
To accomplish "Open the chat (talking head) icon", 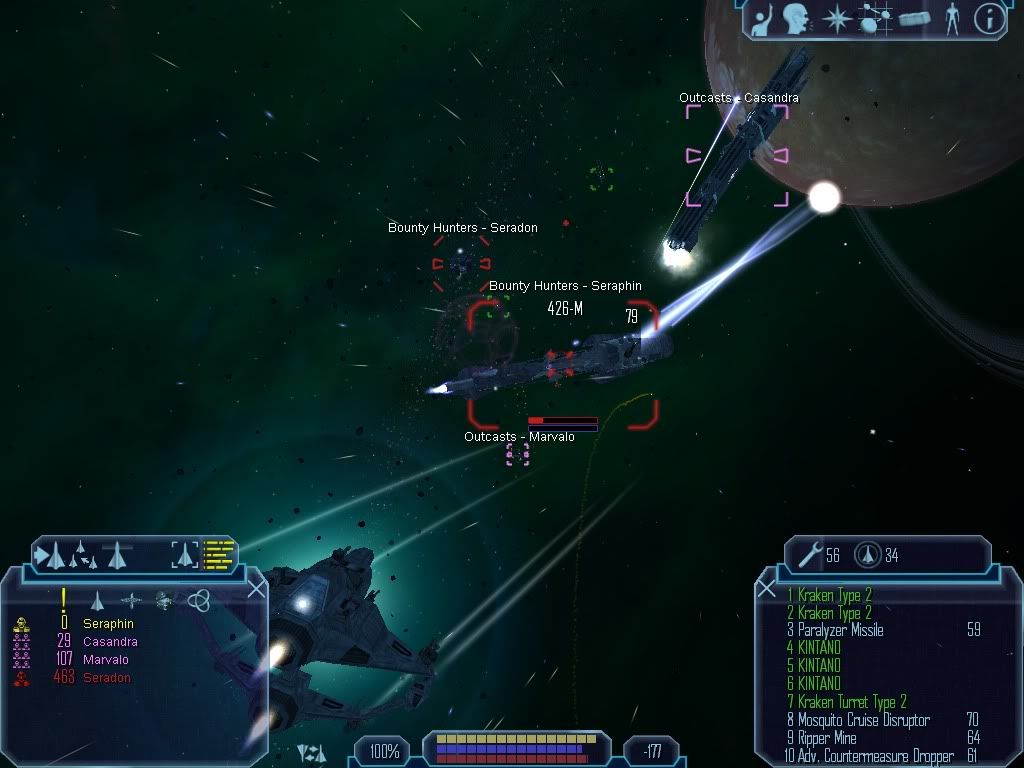I will 796,19.
